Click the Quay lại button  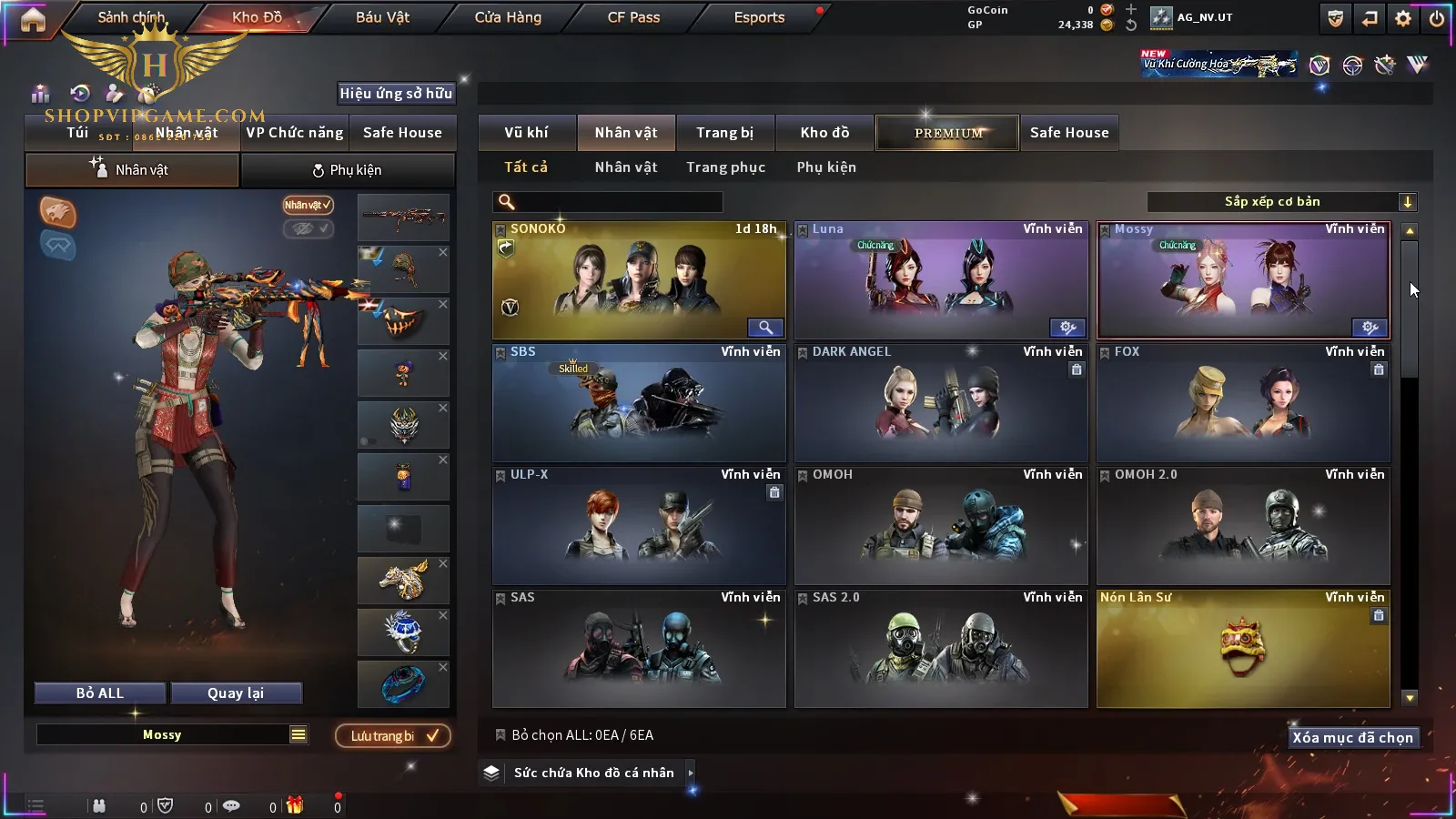coord(236,693)
